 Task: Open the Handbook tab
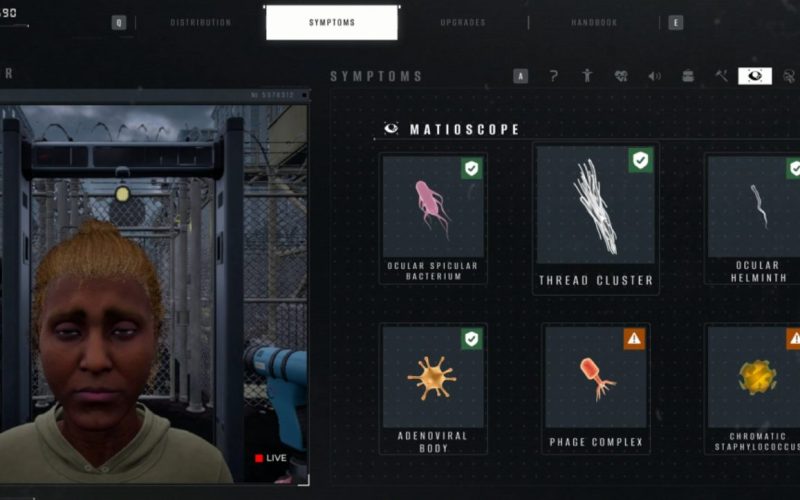(594, 22)
